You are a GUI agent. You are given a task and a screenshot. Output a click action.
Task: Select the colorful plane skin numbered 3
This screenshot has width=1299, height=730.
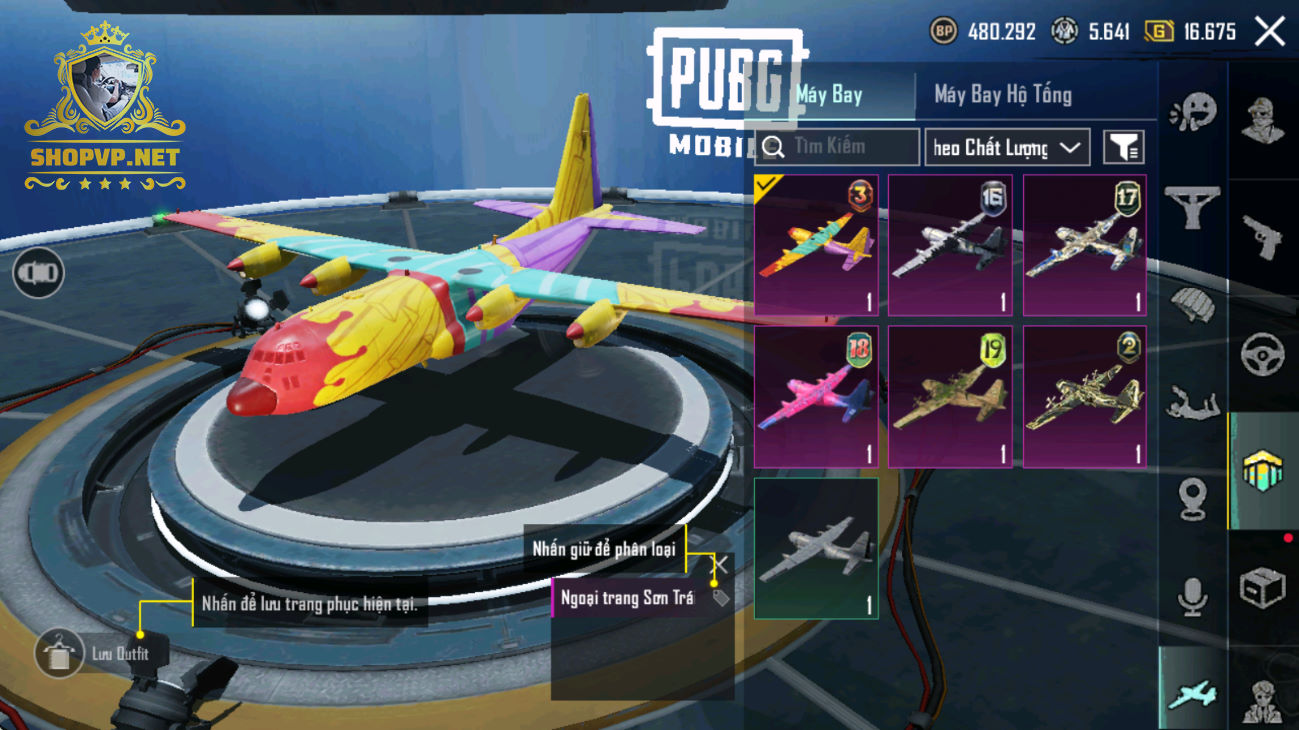tap(816, 246)
